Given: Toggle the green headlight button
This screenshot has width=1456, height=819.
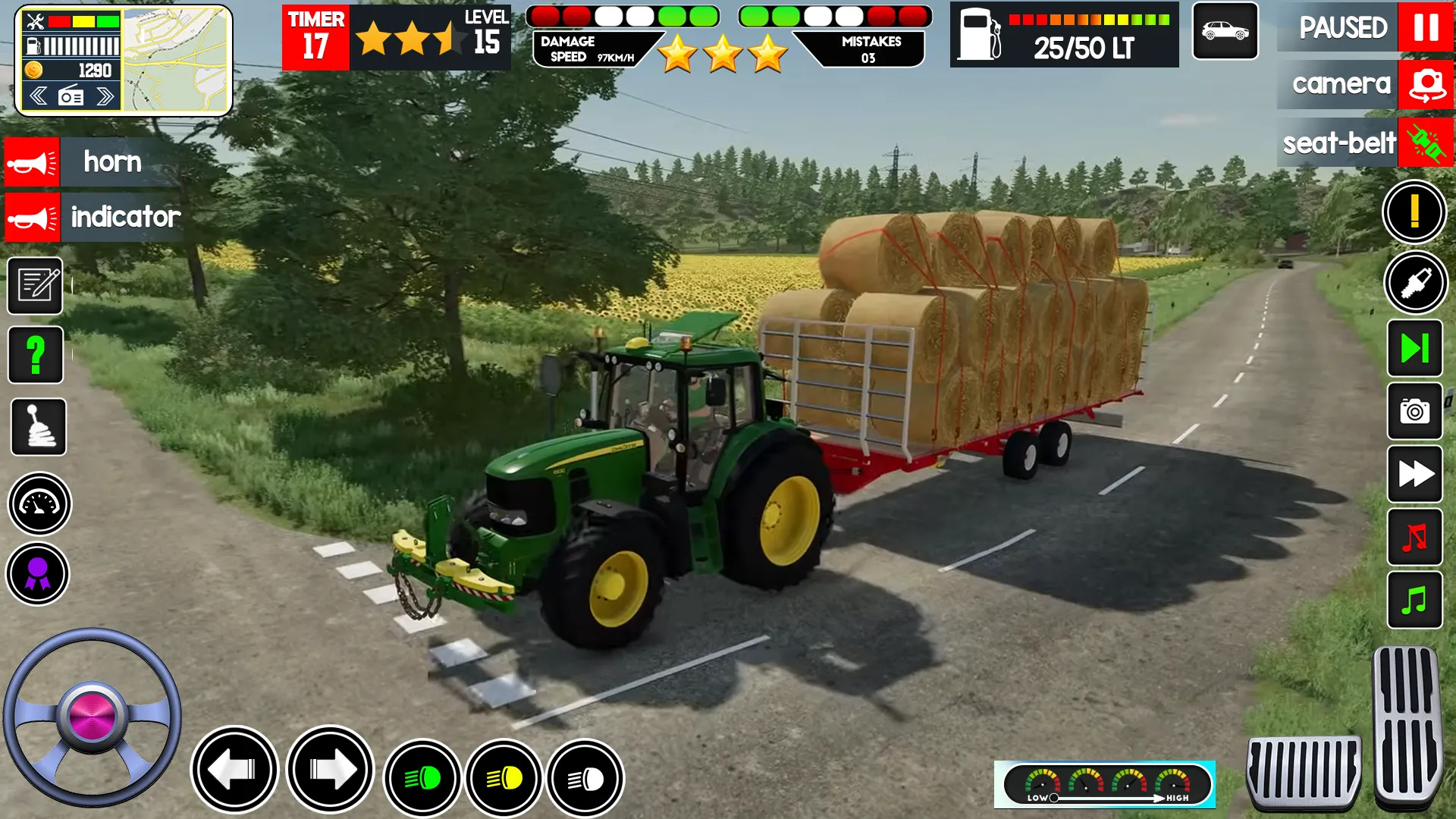Looking at the screenshot, I should pos(422,778).
